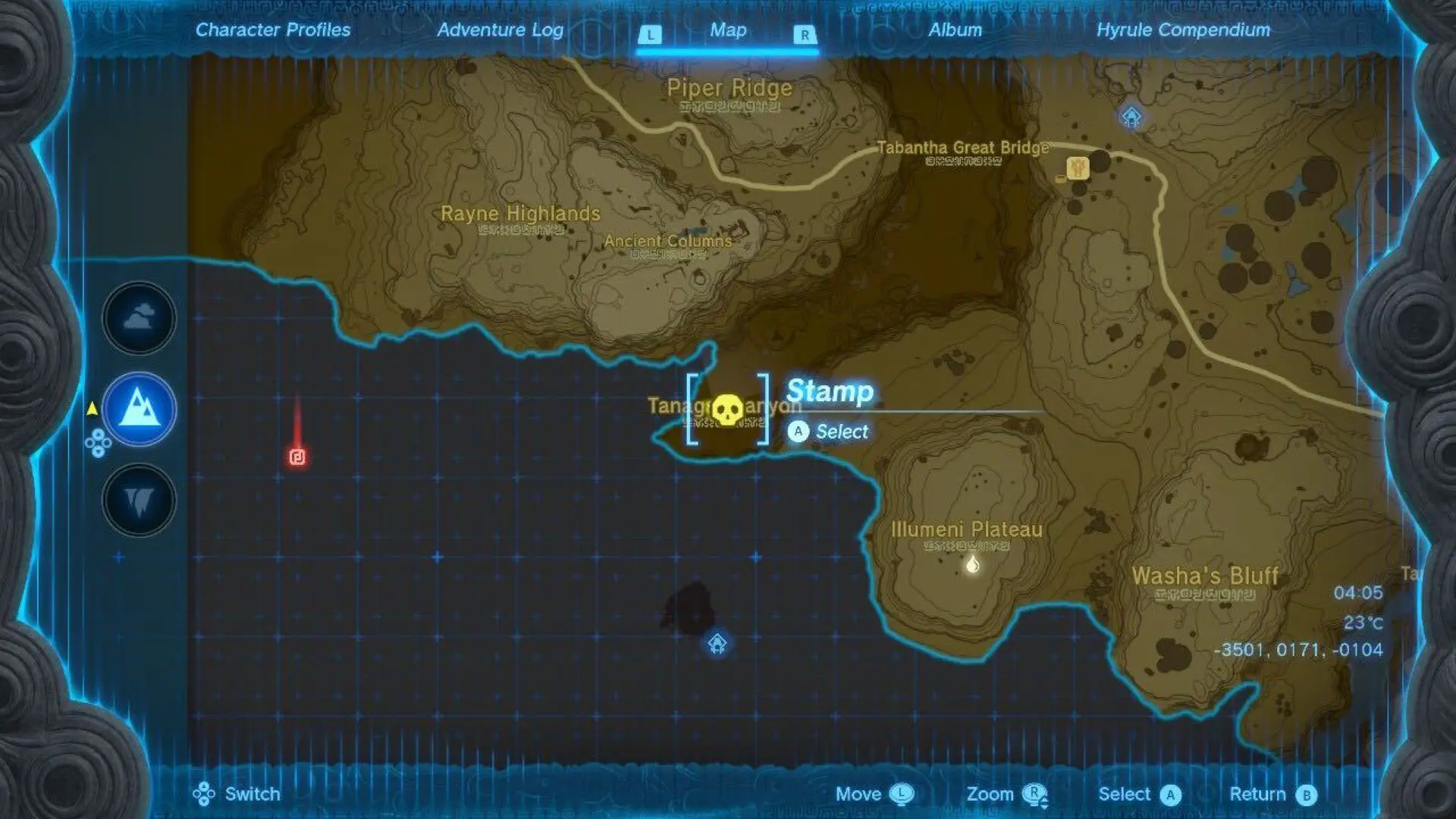Click Return (B) at the bottom right
This screenshot has height=819, width=1456.
click(x=1274, y=794)
